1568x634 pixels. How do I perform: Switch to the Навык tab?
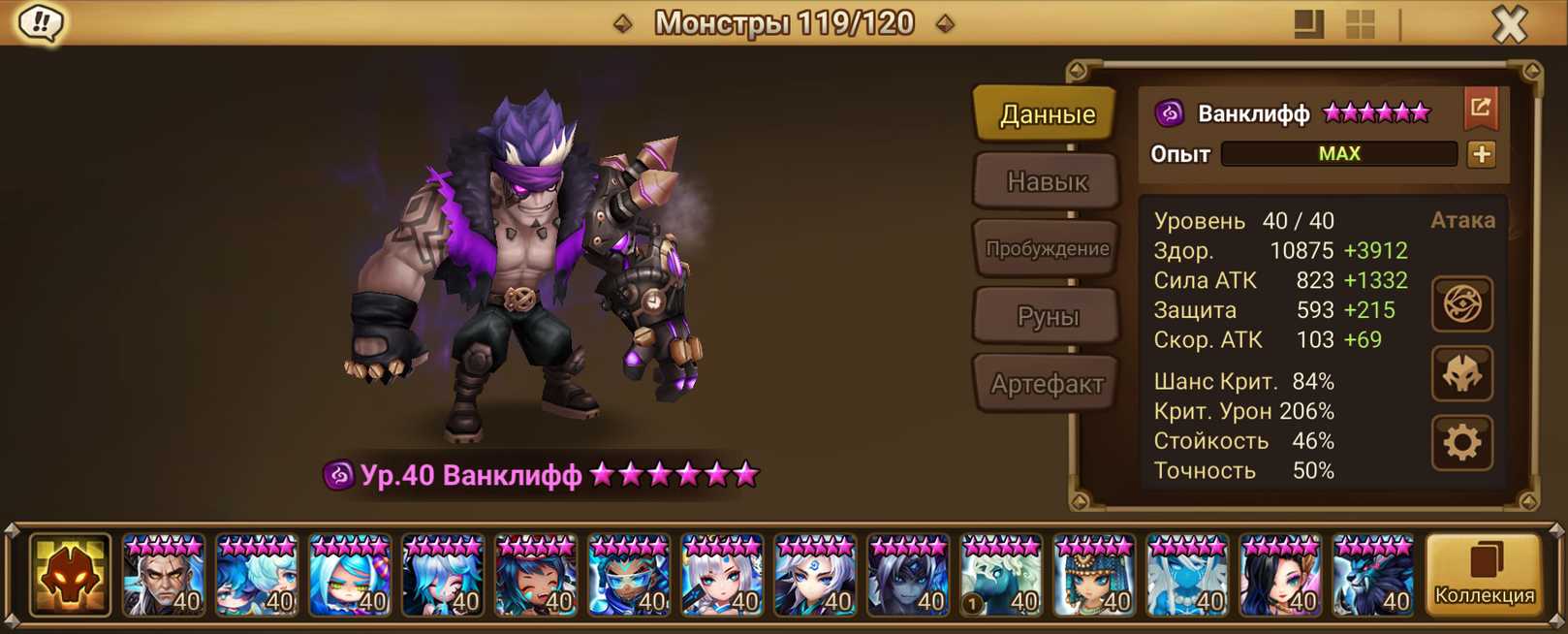1047,181
